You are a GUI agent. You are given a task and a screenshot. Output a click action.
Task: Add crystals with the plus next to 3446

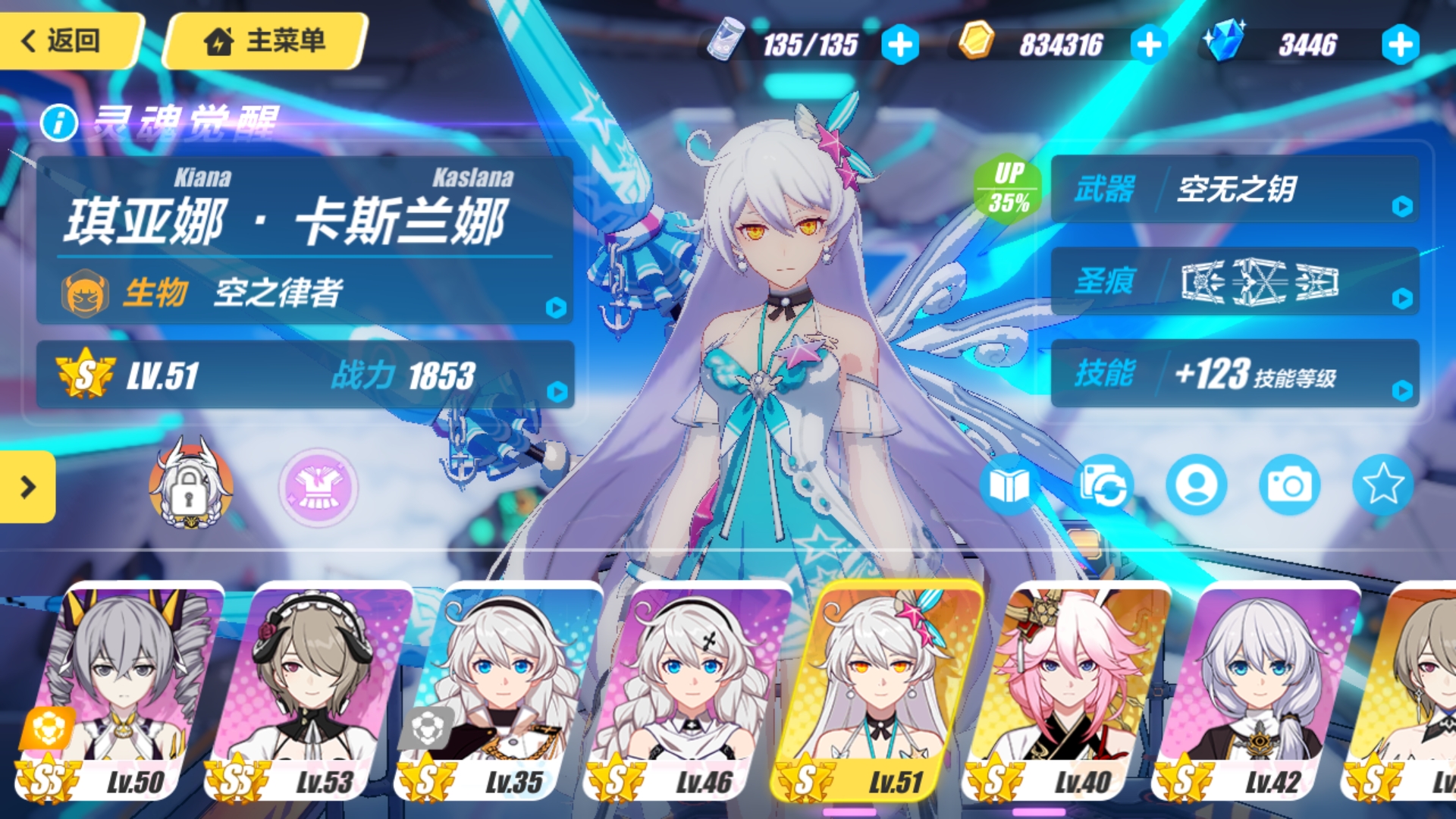click(1401, 45)
